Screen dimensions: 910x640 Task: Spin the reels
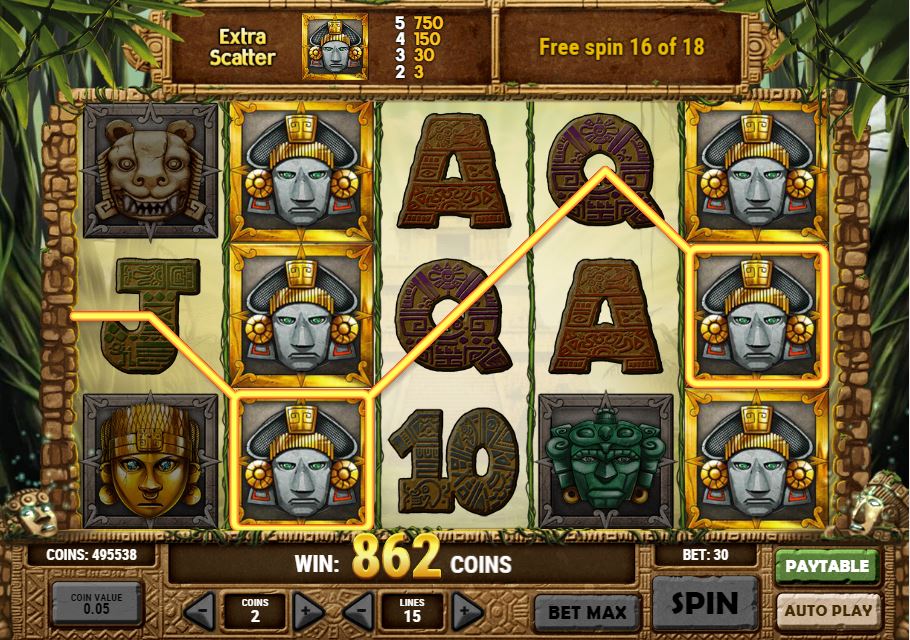pos(705,603)
